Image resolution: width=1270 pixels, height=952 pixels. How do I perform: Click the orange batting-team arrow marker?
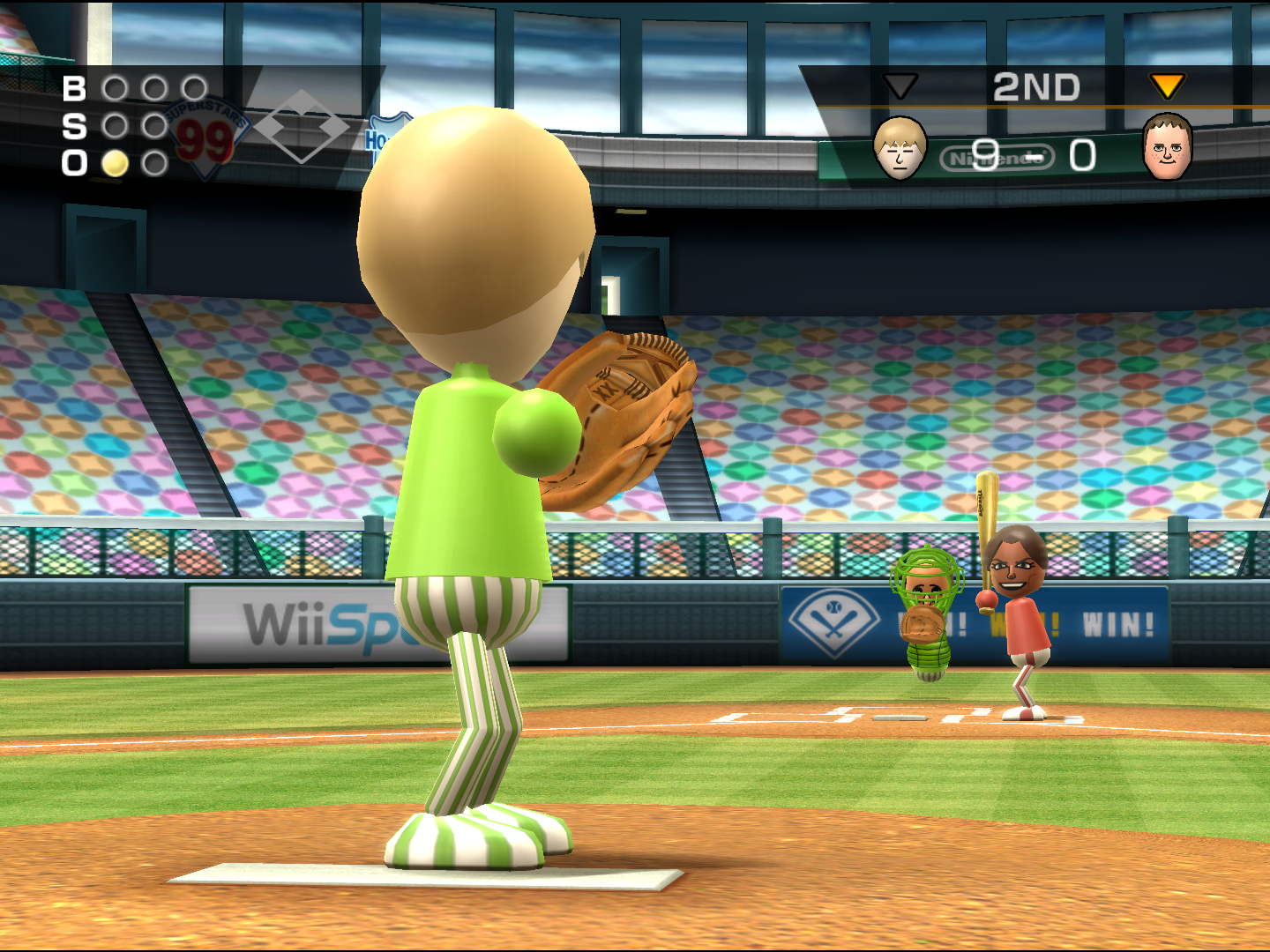(1167, 86)
